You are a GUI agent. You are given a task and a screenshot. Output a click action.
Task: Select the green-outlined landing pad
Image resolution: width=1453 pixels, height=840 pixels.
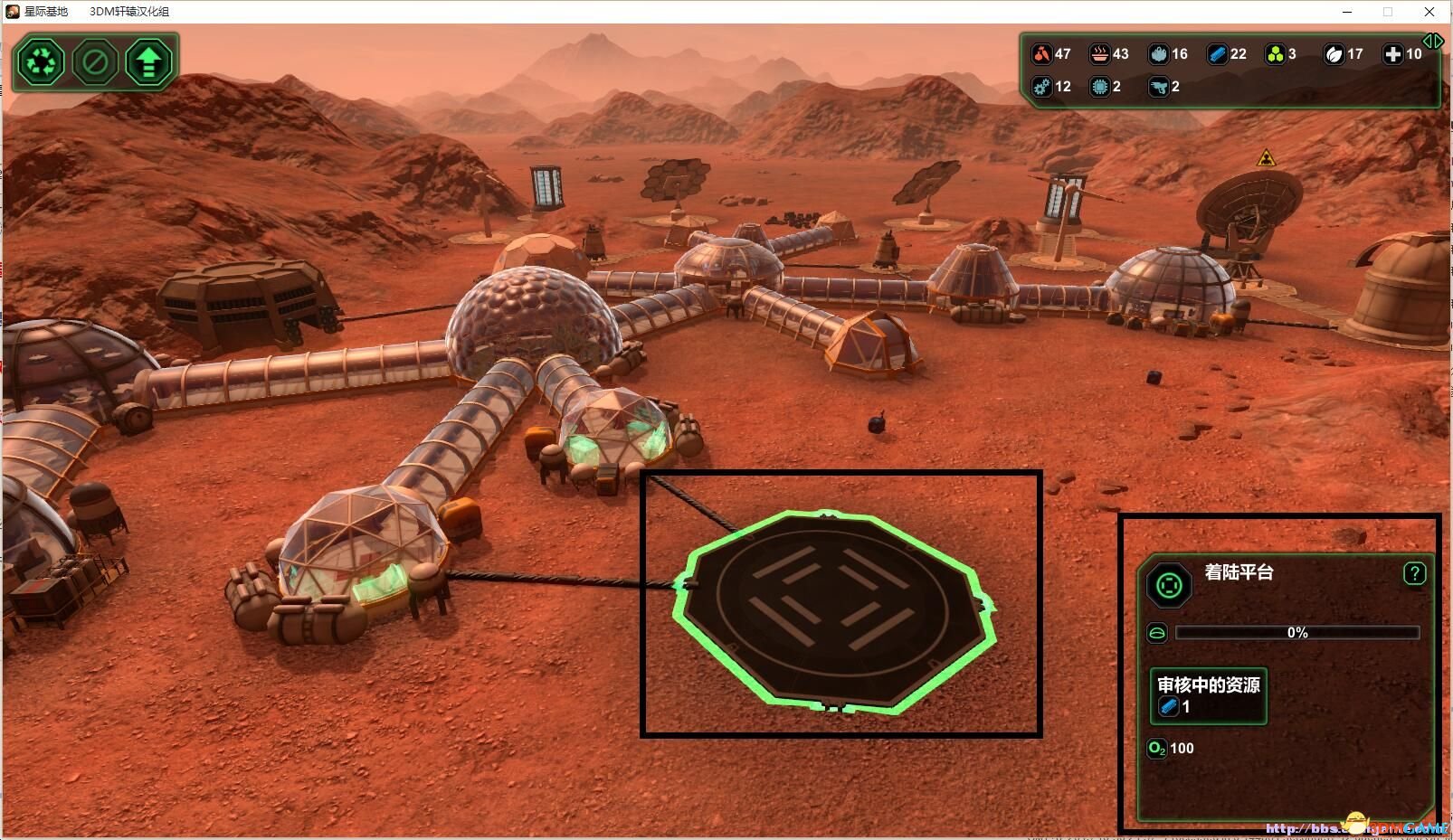coord(832,612)
